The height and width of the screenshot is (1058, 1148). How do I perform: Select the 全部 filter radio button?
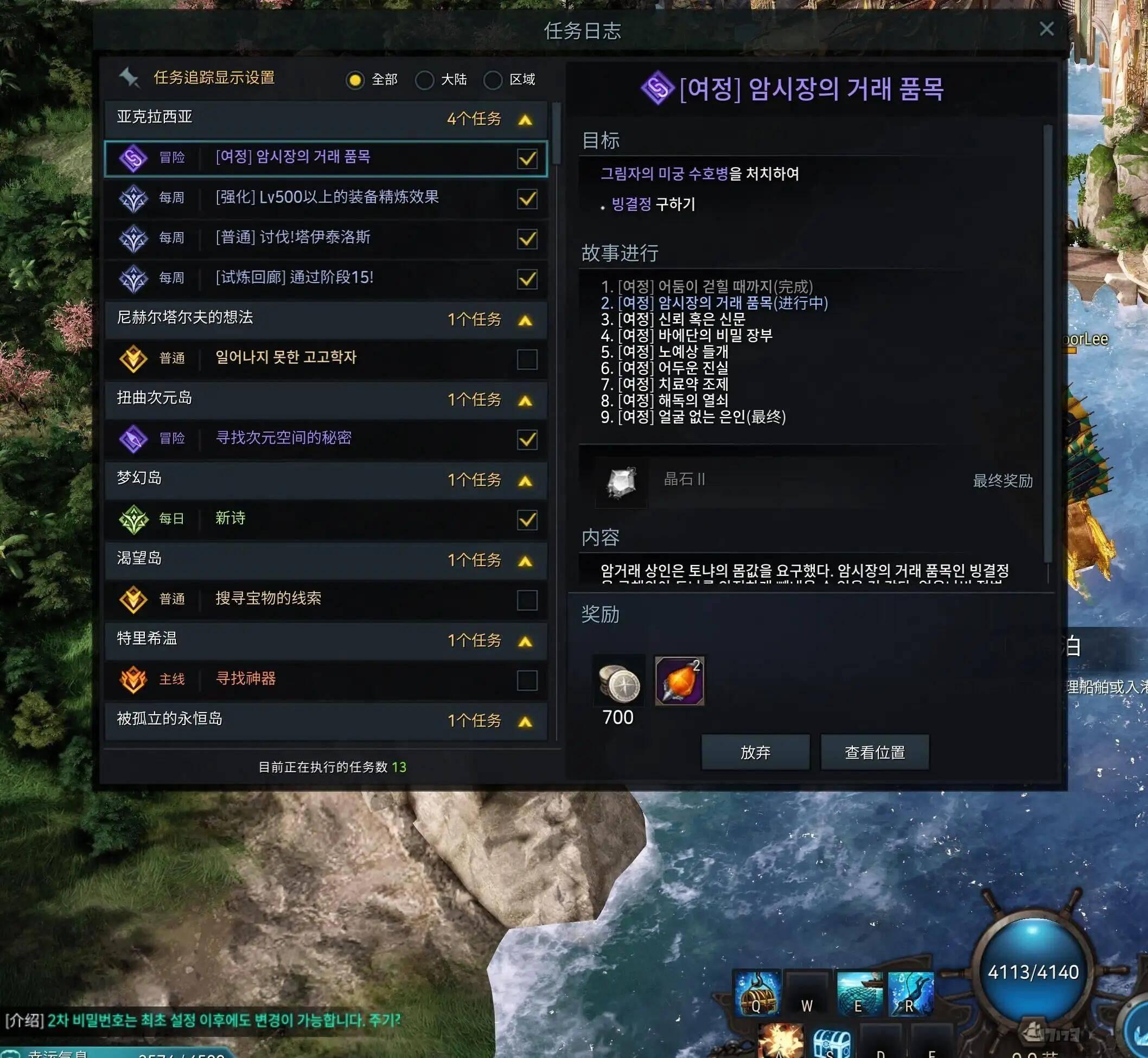click(355, 80)
